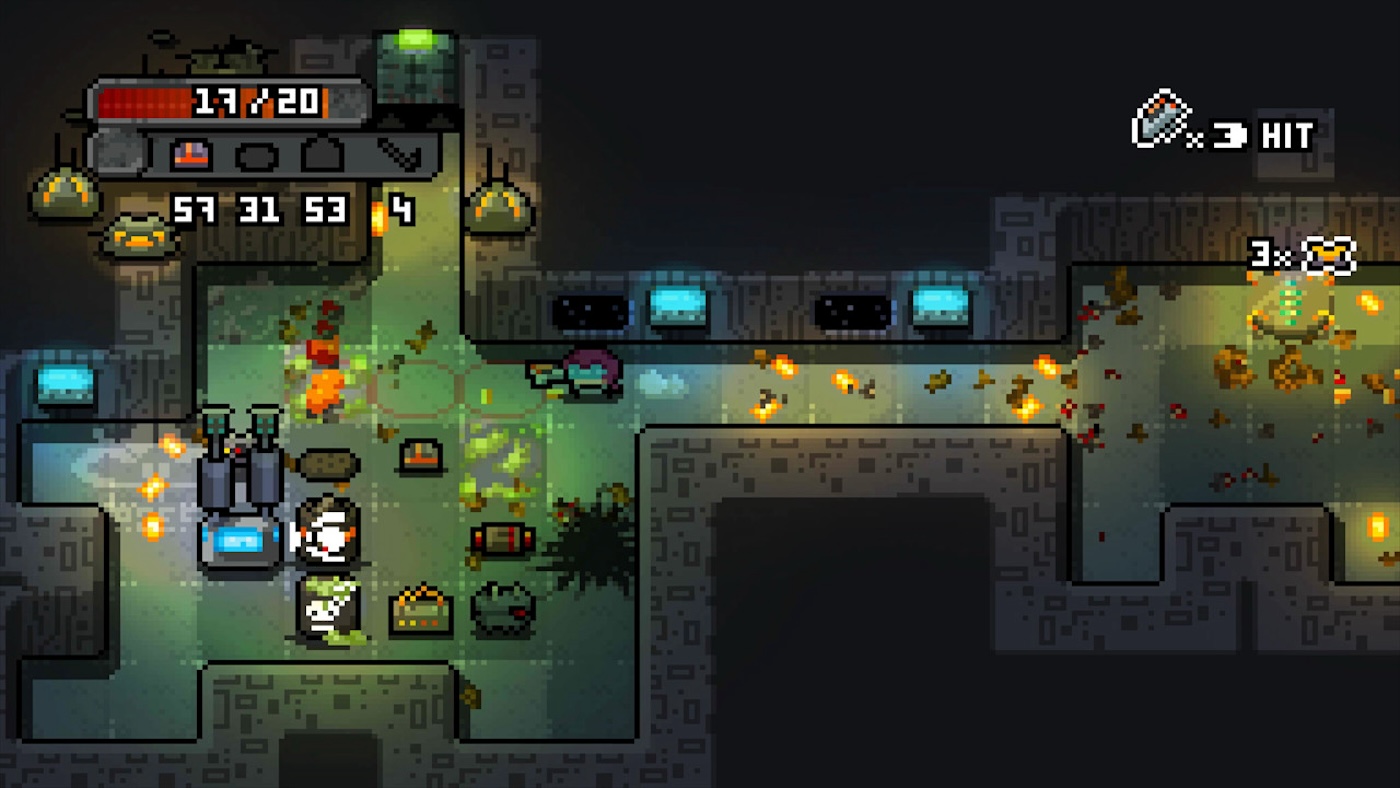Click the blue wall monitor on the corridor
The height and width of the screenshot is (788, 1400).
[676, 304]
